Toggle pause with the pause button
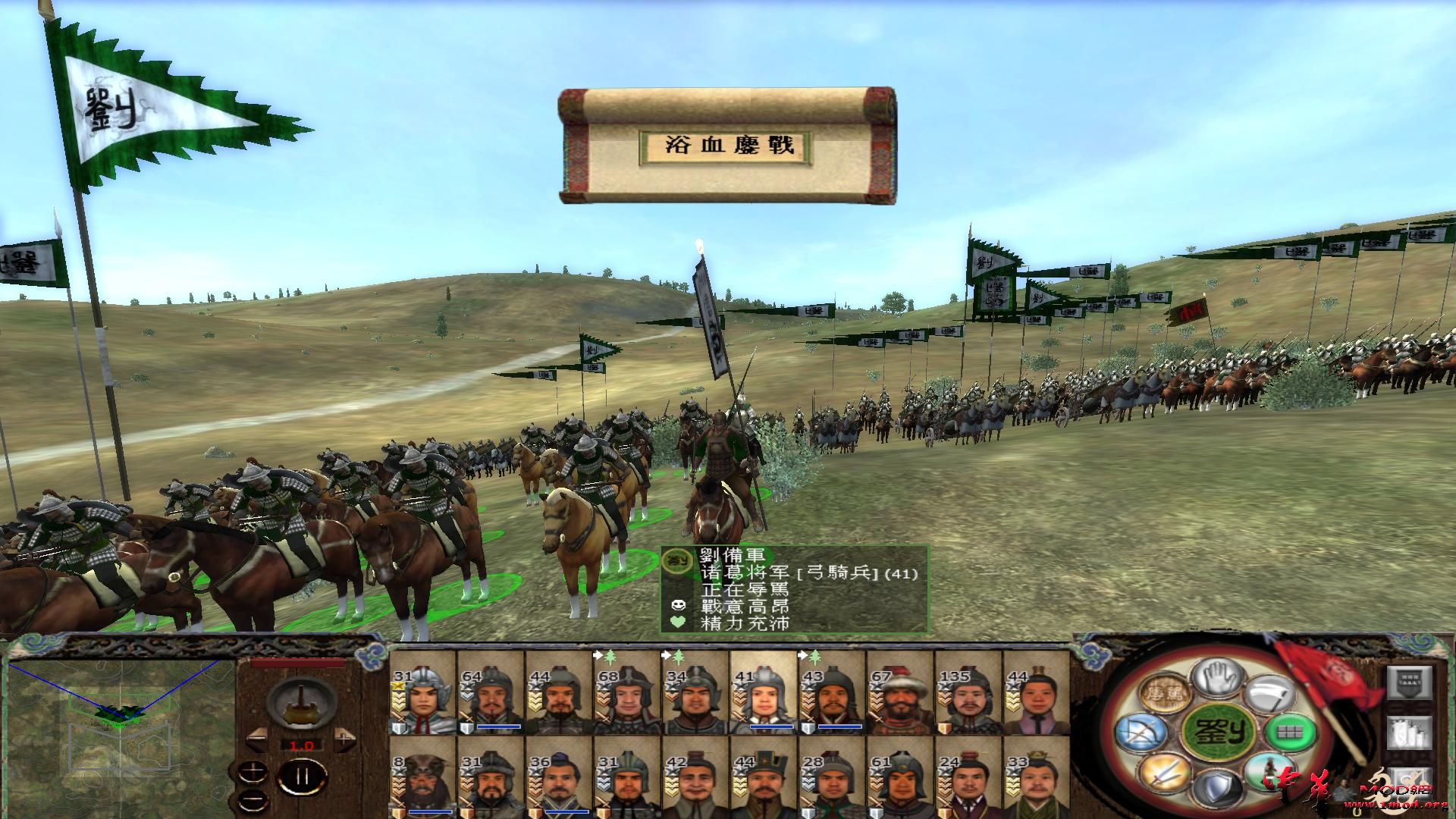 coord(303,776)
